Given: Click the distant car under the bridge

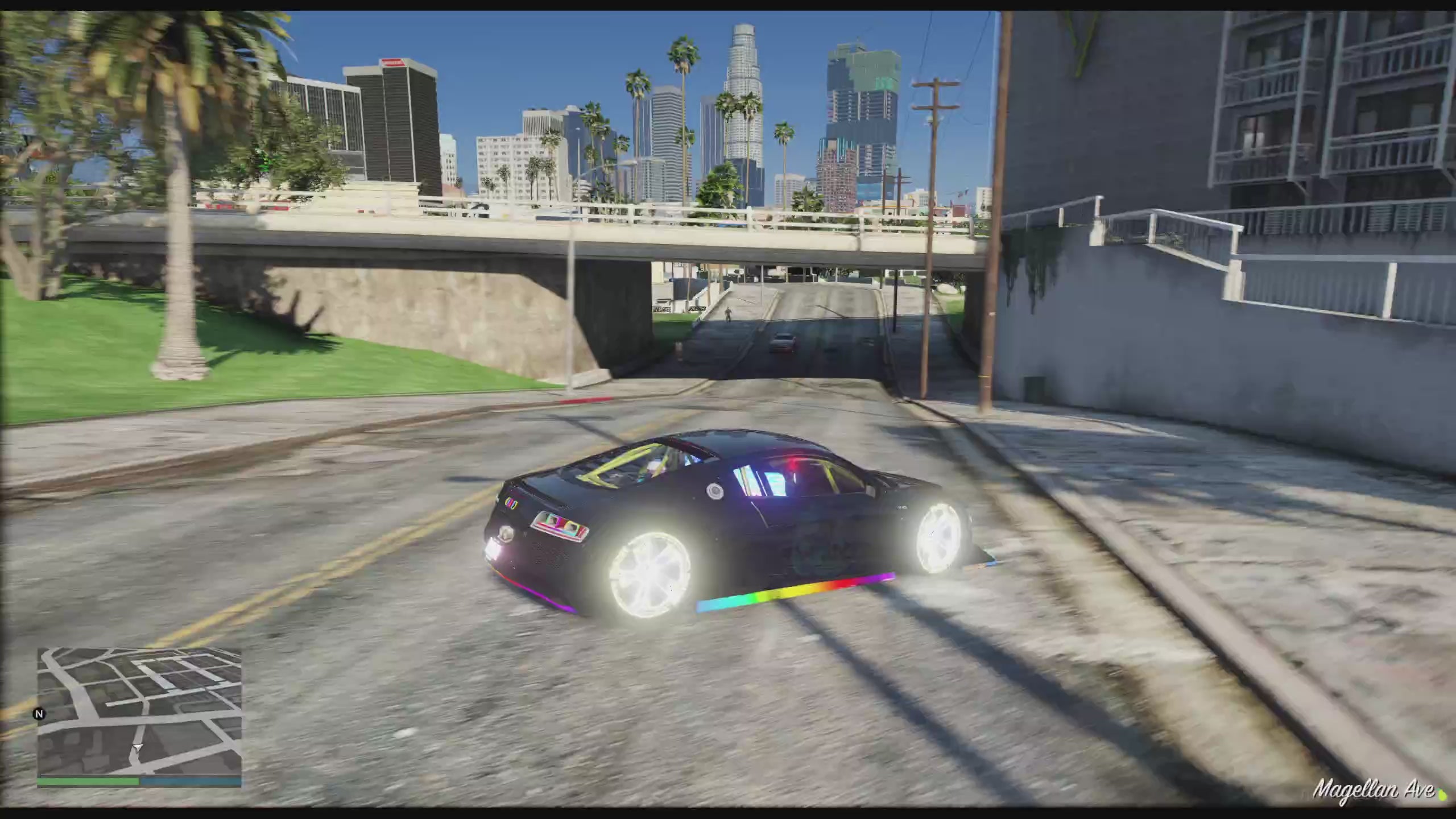Looking at the screenshot, I should (784, 342).
